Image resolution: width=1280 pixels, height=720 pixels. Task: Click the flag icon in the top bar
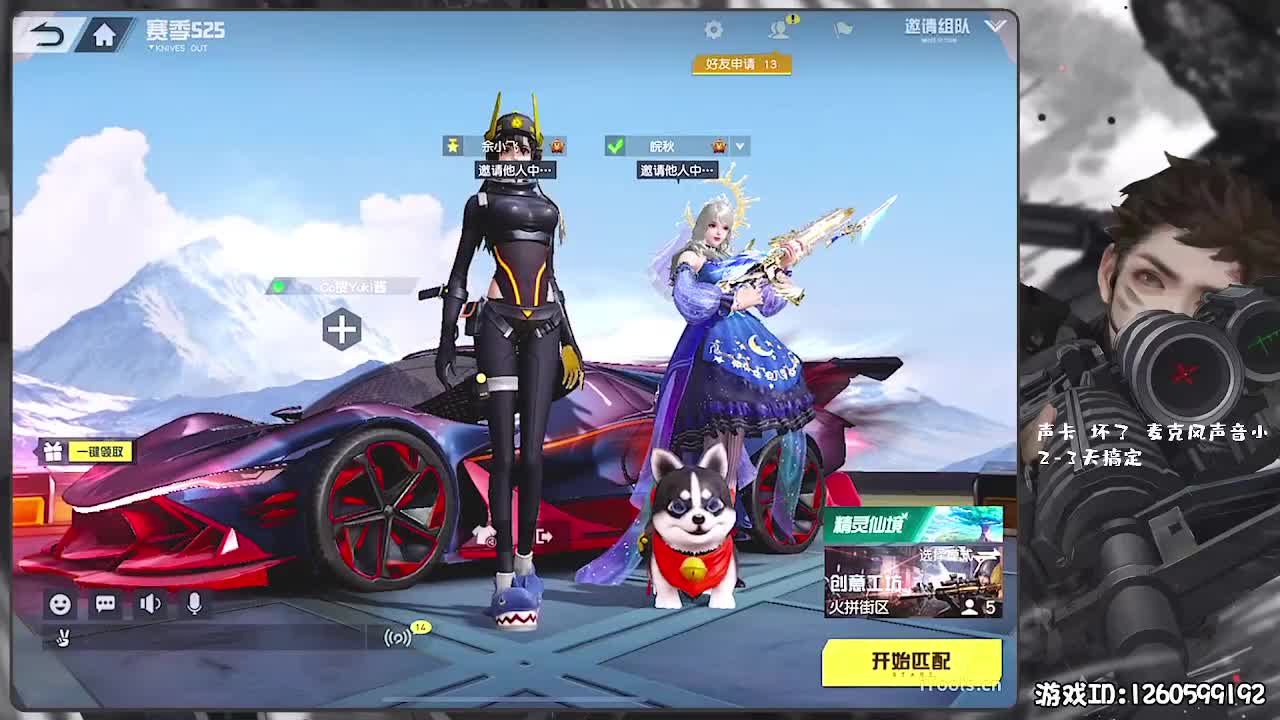[841, 30]
